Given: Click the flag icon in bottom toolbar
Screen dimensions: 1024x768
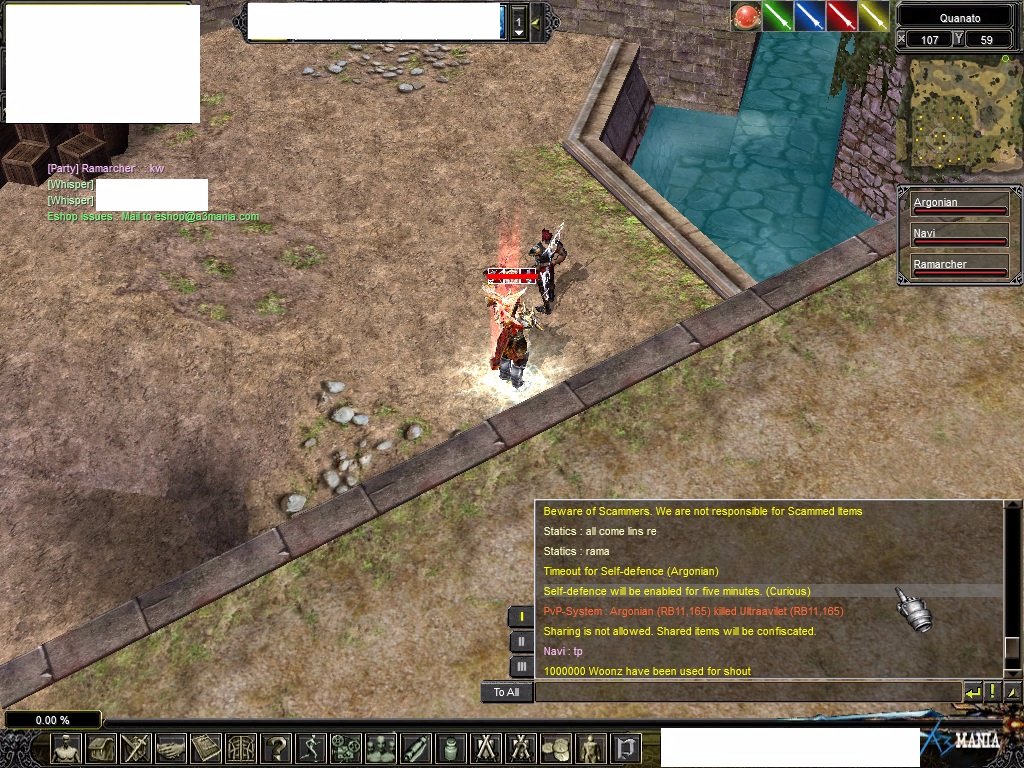Looking at the screenshot, I should 627,748.
